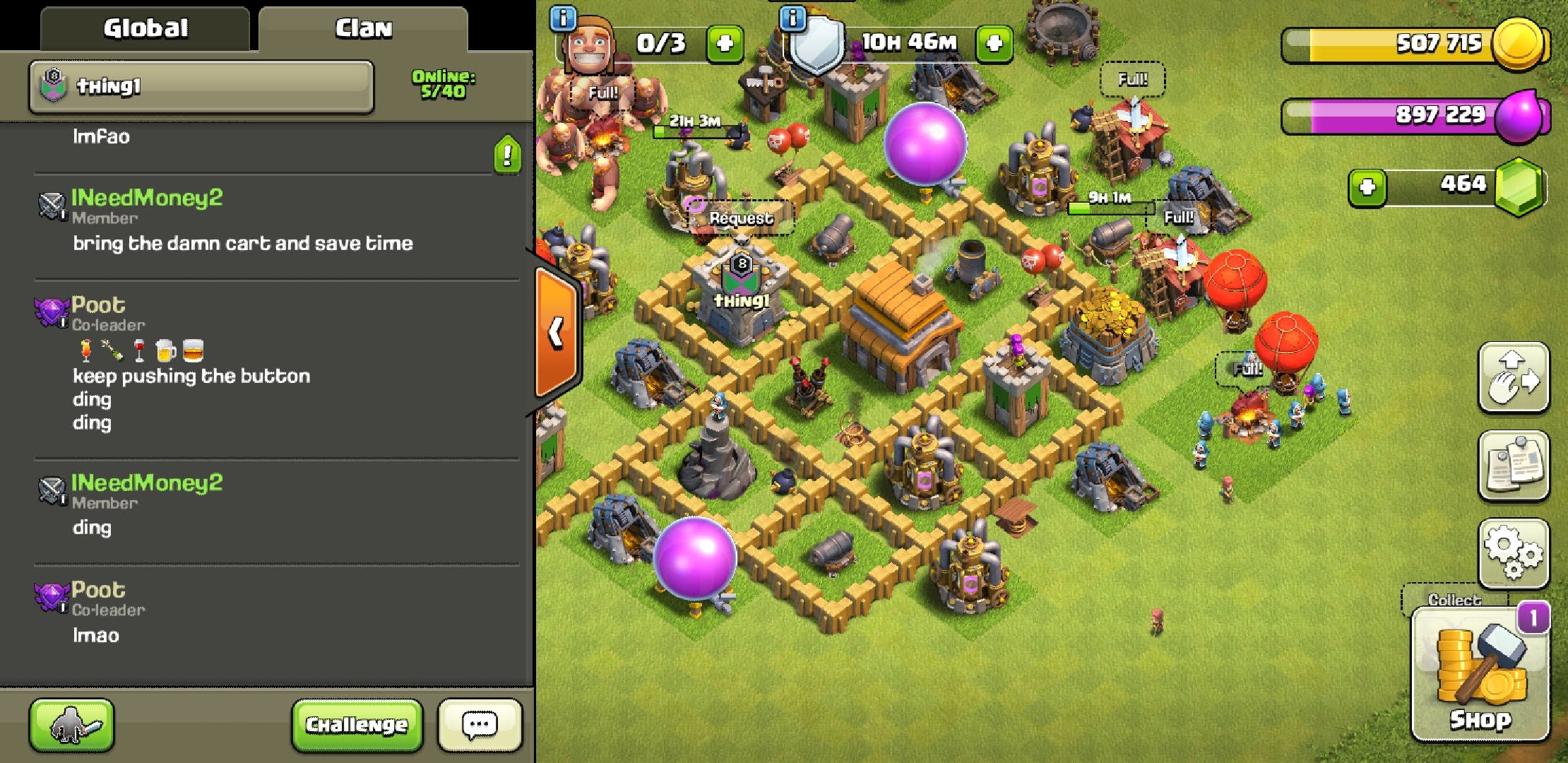Show shield info icon
The width and height of the screenshot is (1568, 763).
coord(793,18)
